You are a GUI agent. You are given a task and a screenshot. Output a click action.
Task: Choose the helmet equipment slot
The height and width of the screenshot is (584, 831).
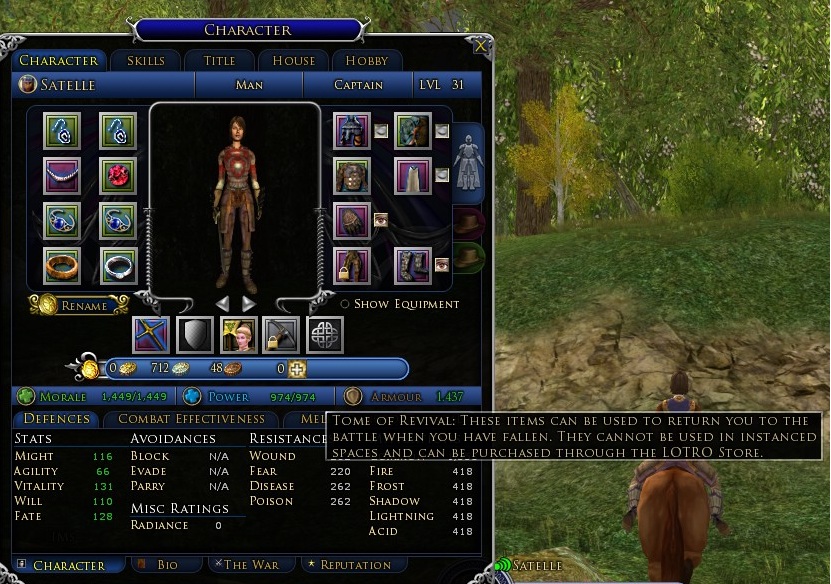[352, 130]
